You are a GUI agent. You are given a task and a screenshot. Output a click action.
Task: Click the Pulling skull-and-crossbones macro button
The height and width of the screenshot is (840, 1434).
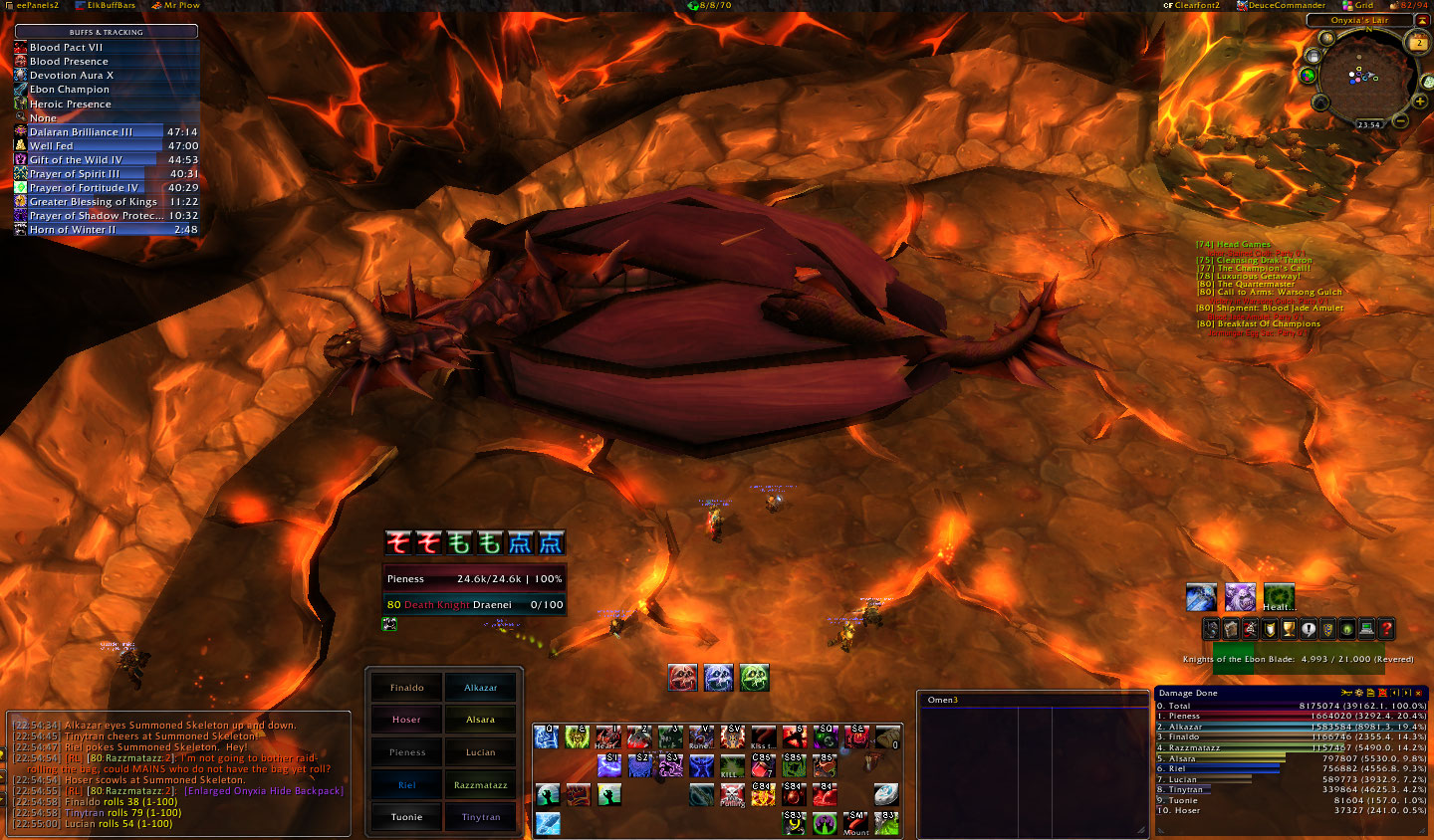coord(732,794)
